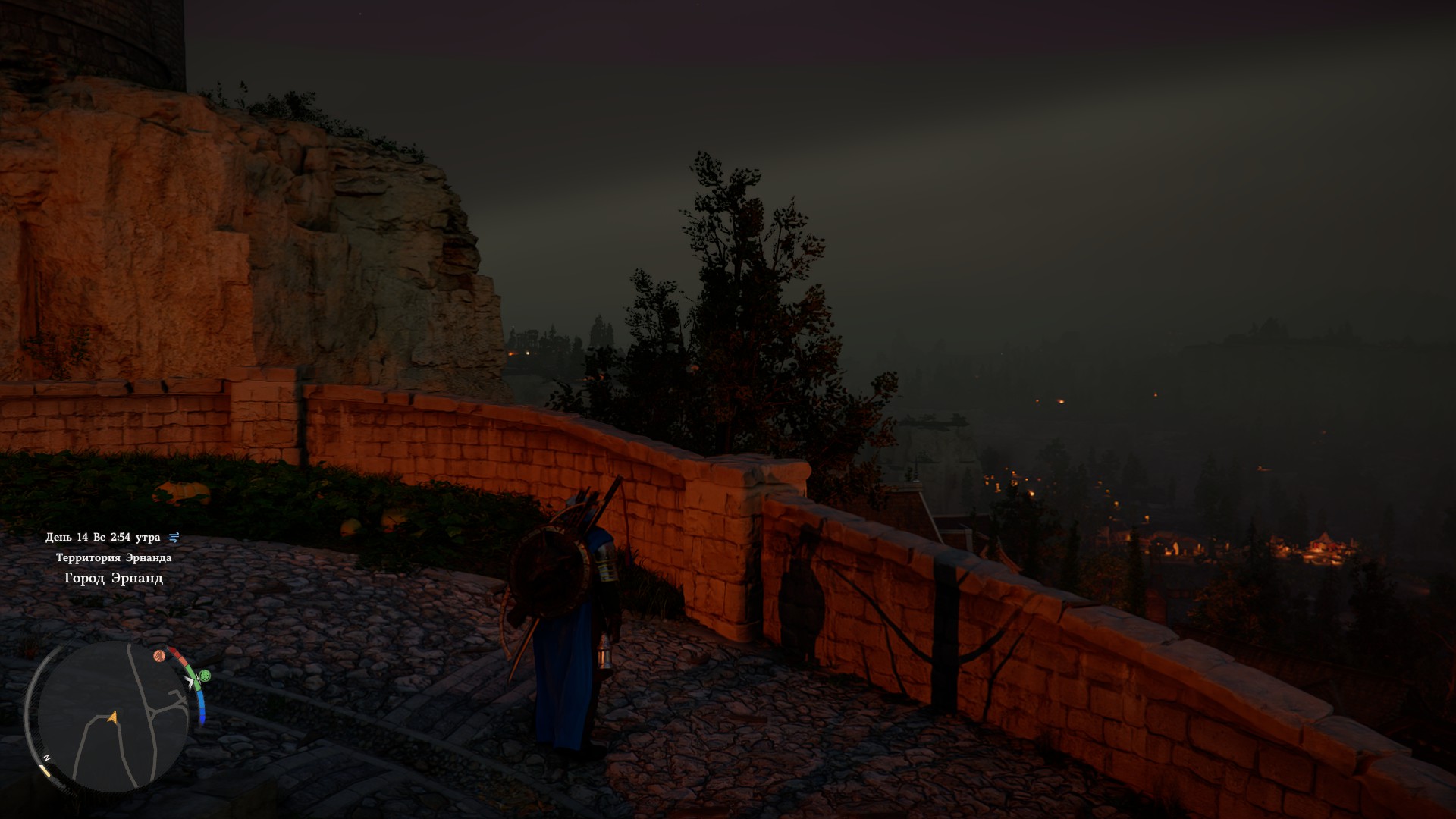Click the blue wind weather icon
This screenshot has width=1456, height=819.
pyautogui.click(x=174, y=537)
